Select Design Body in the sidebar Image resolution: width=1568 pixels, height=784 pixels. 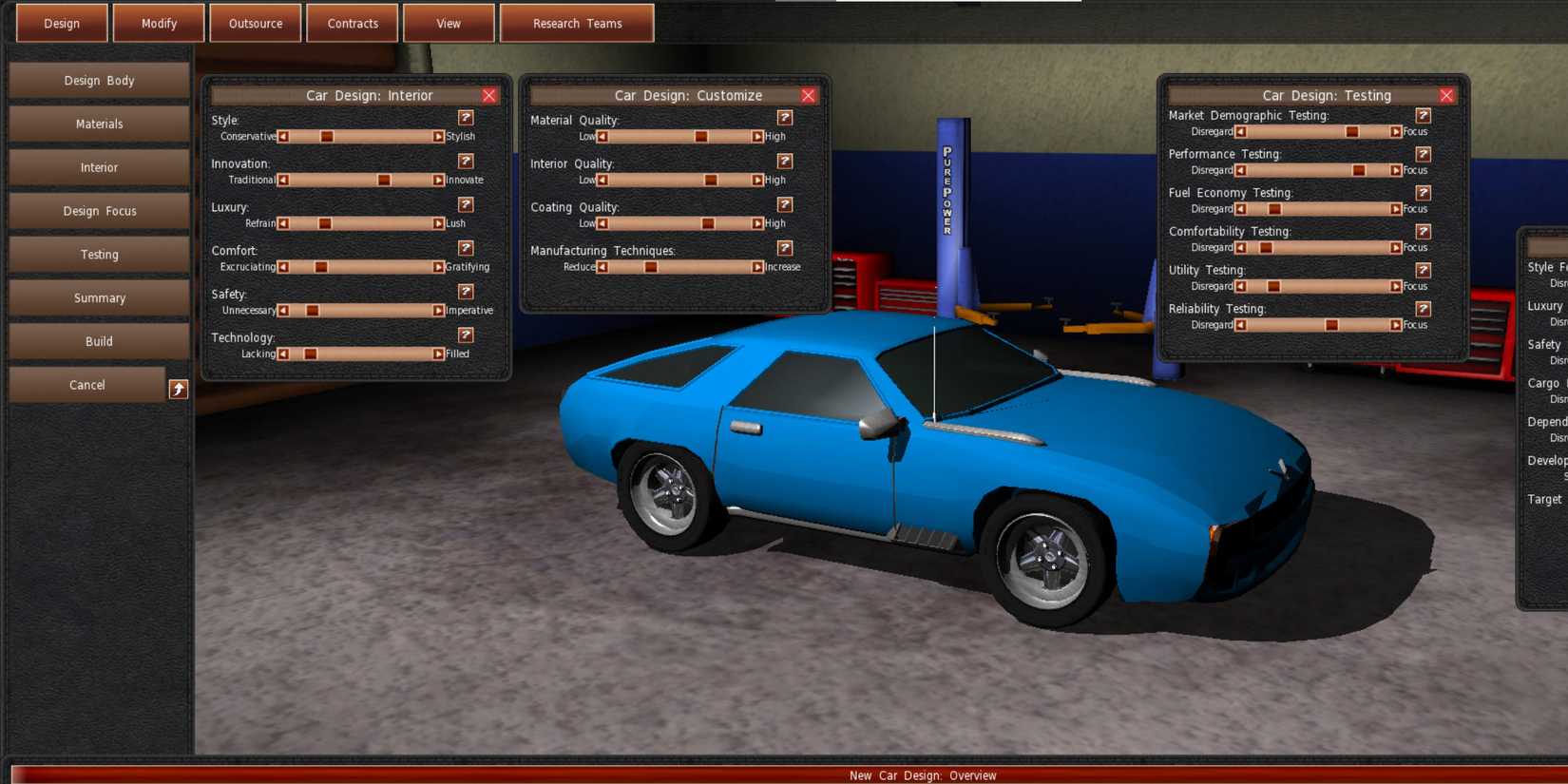pyautogui.click(x=98, y=80)
